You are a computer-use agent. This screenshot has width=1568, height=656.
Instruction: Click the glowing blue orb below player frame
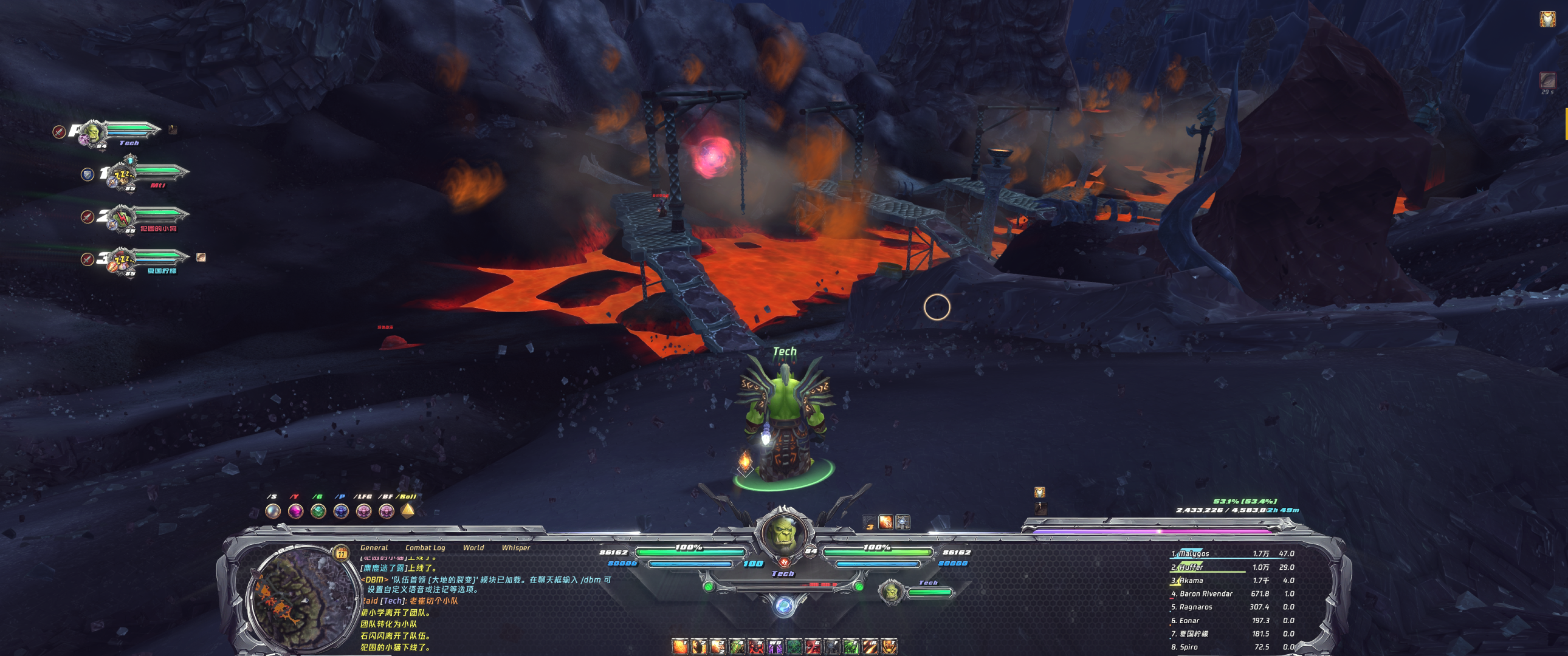click(x=783, y=606)
